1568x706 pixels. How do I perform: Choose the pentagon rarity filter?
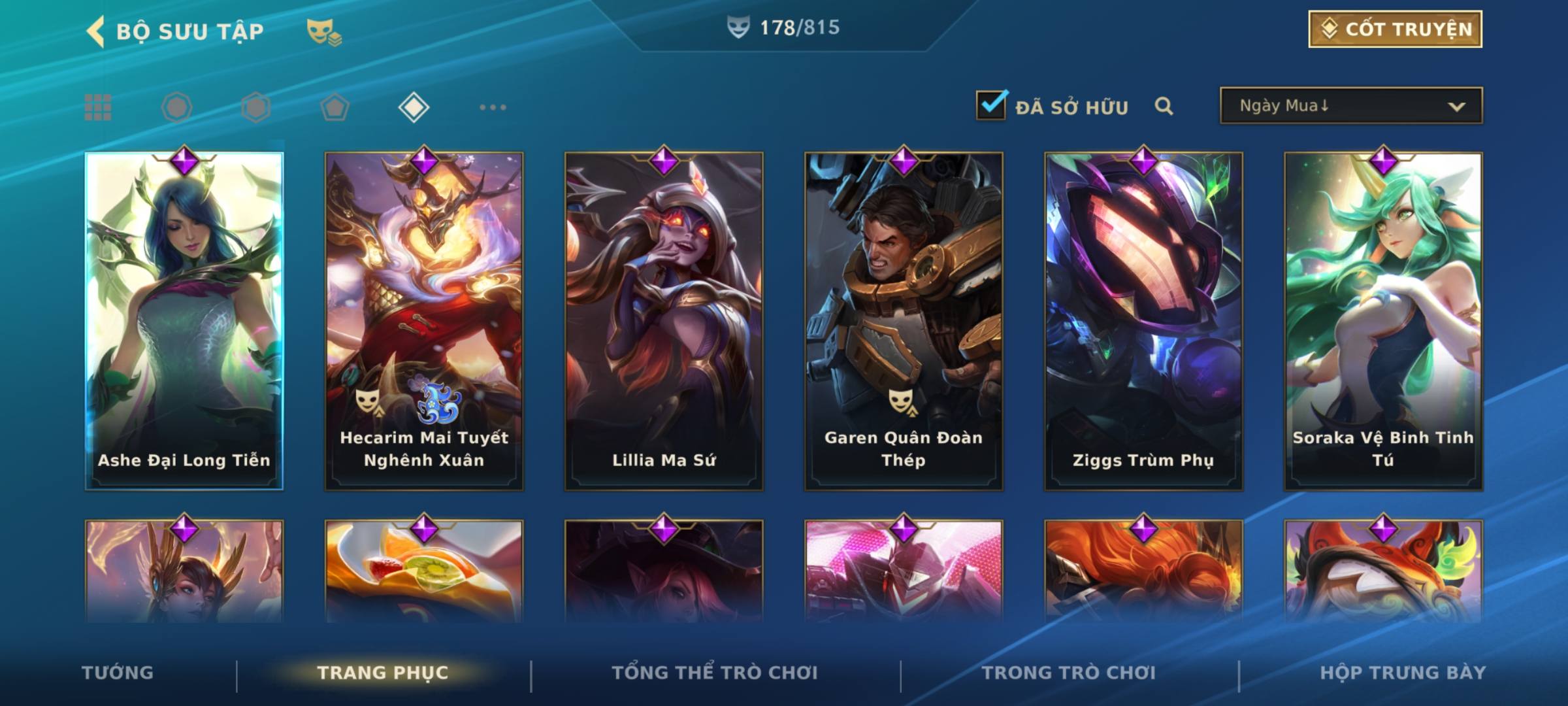point(335,107)
